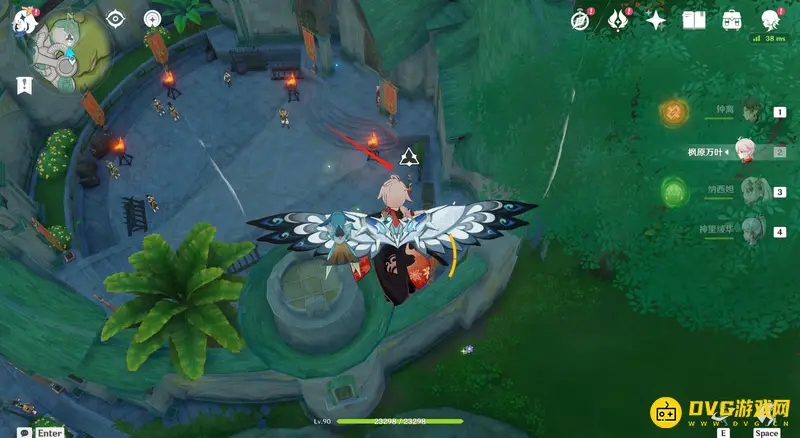Open the winged Battle Pass icon

click(x=618, y=19)
